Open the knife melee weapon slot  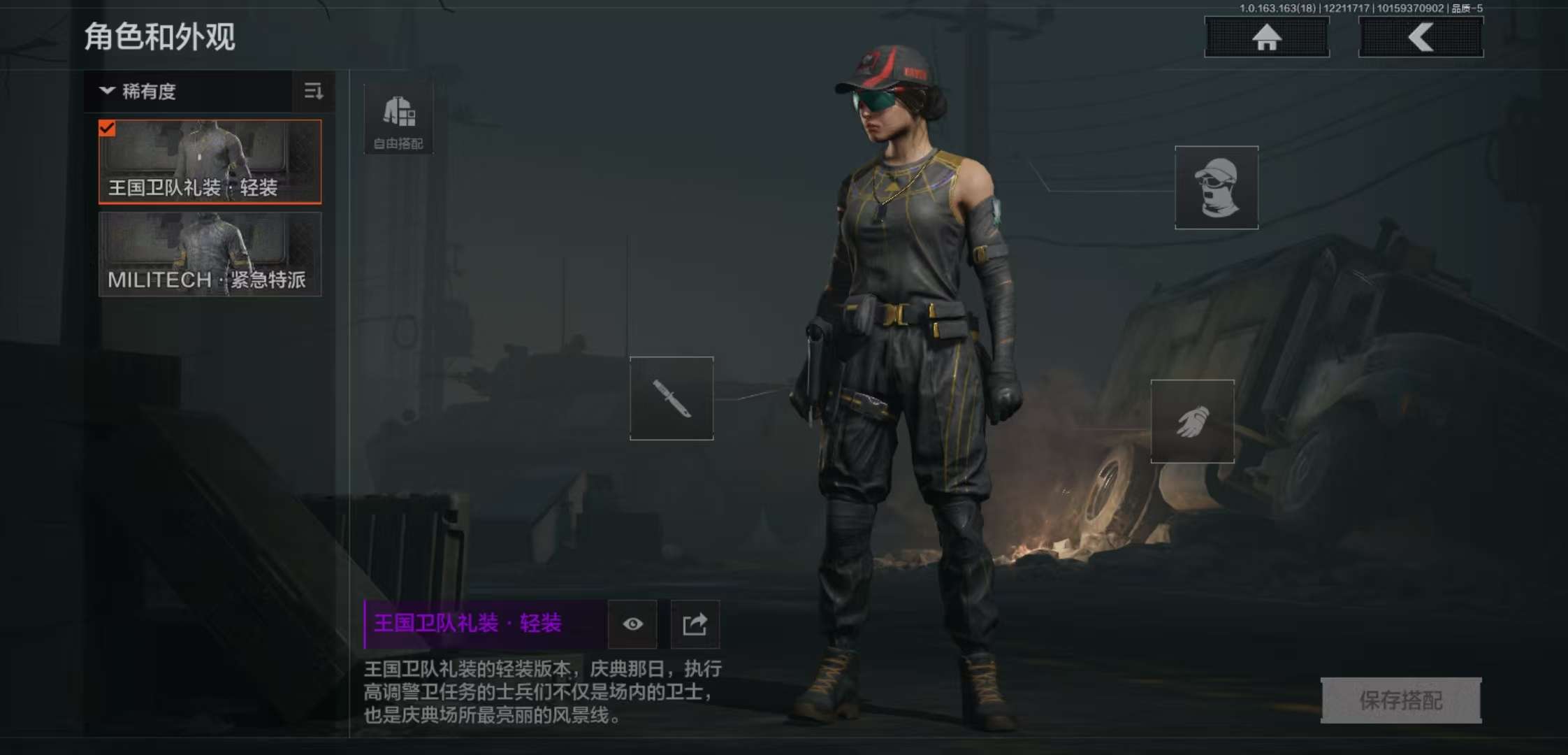672,398
